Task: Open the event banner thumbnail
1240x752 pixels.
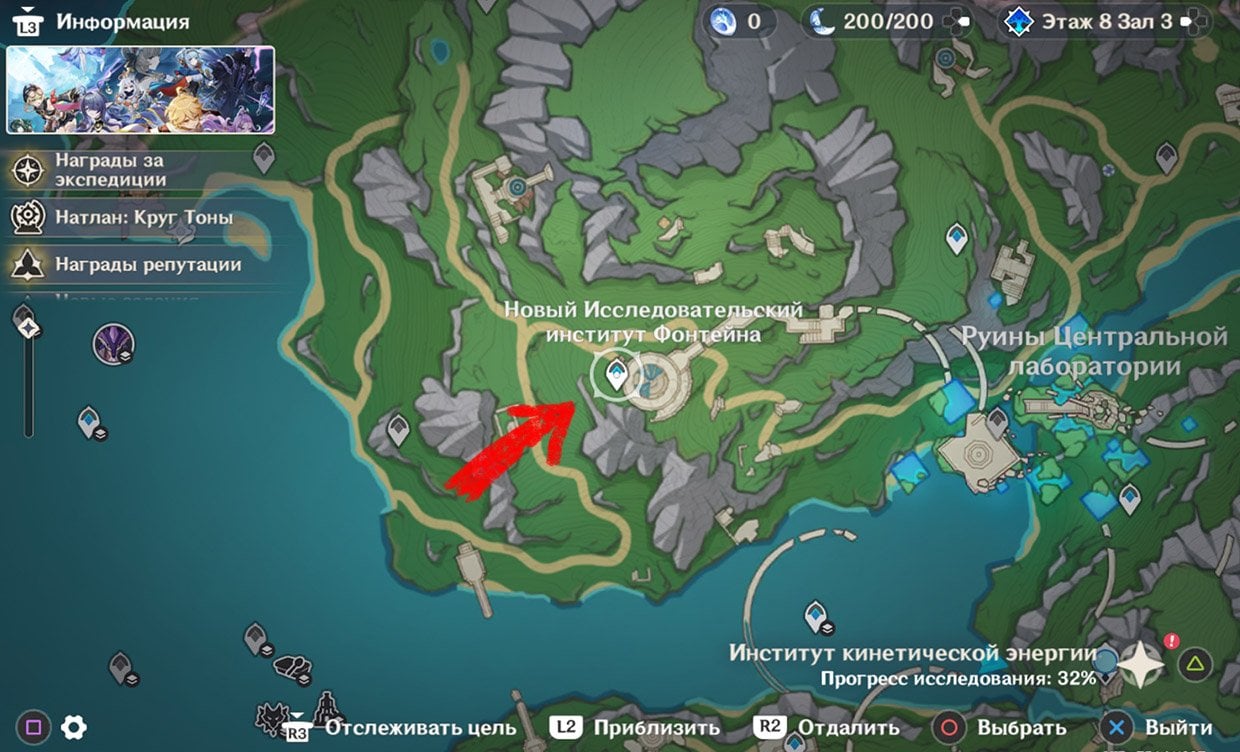Action: click(140, 90)
